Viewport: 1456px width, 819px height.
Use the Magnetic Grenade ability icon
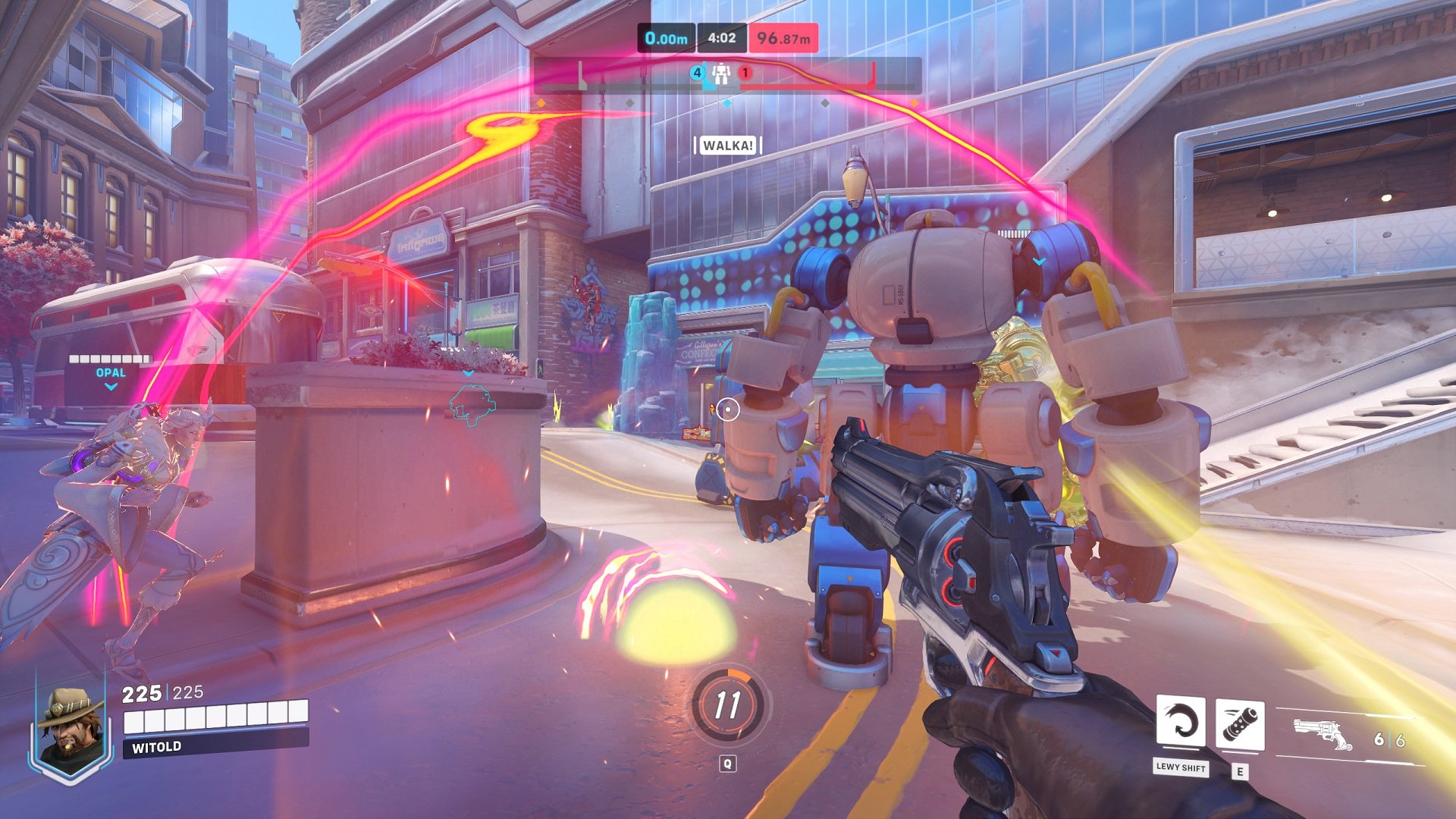tap(1239, 724)
